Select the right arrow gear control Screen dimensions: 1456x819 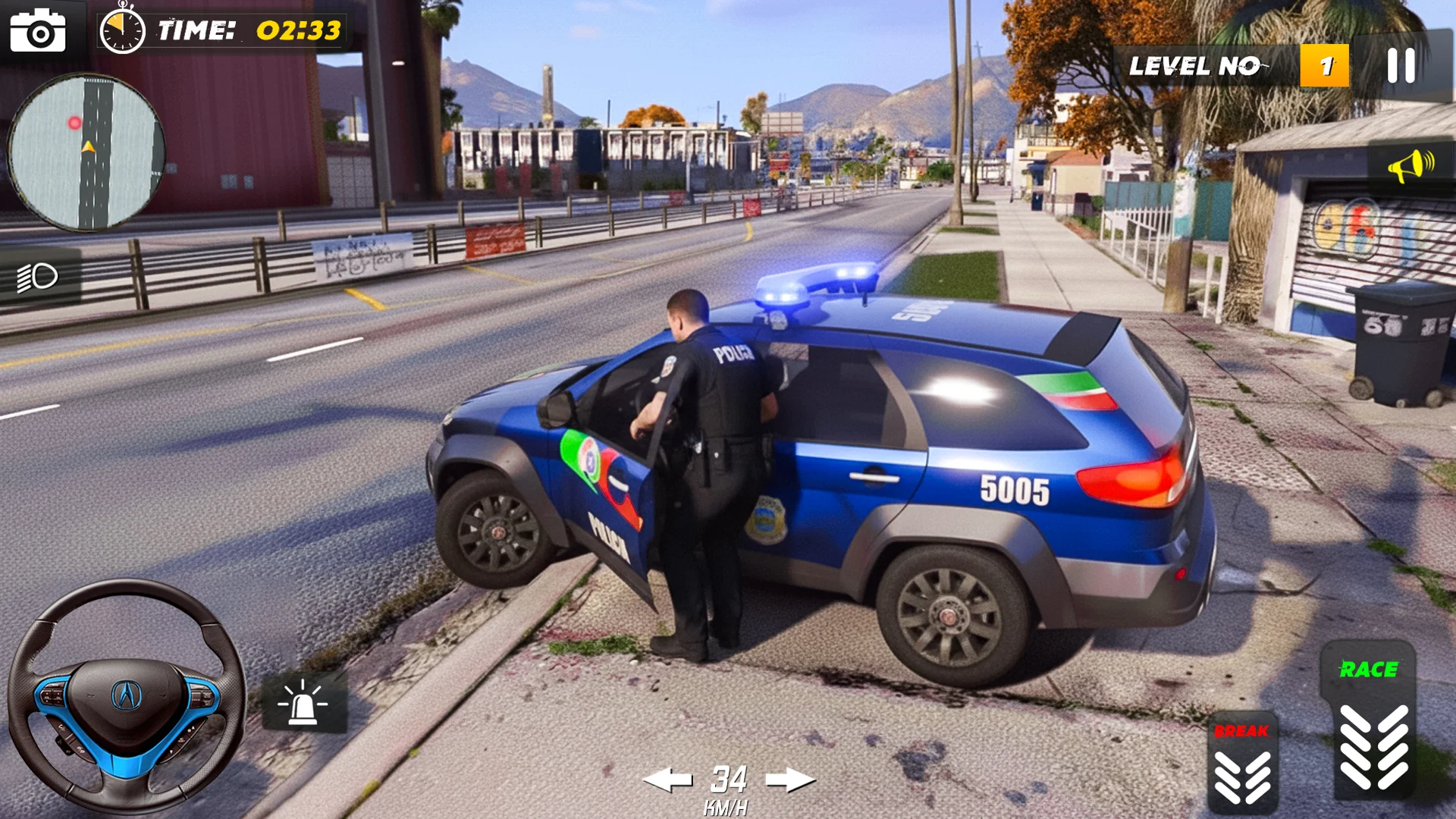[x=790, y=780]
